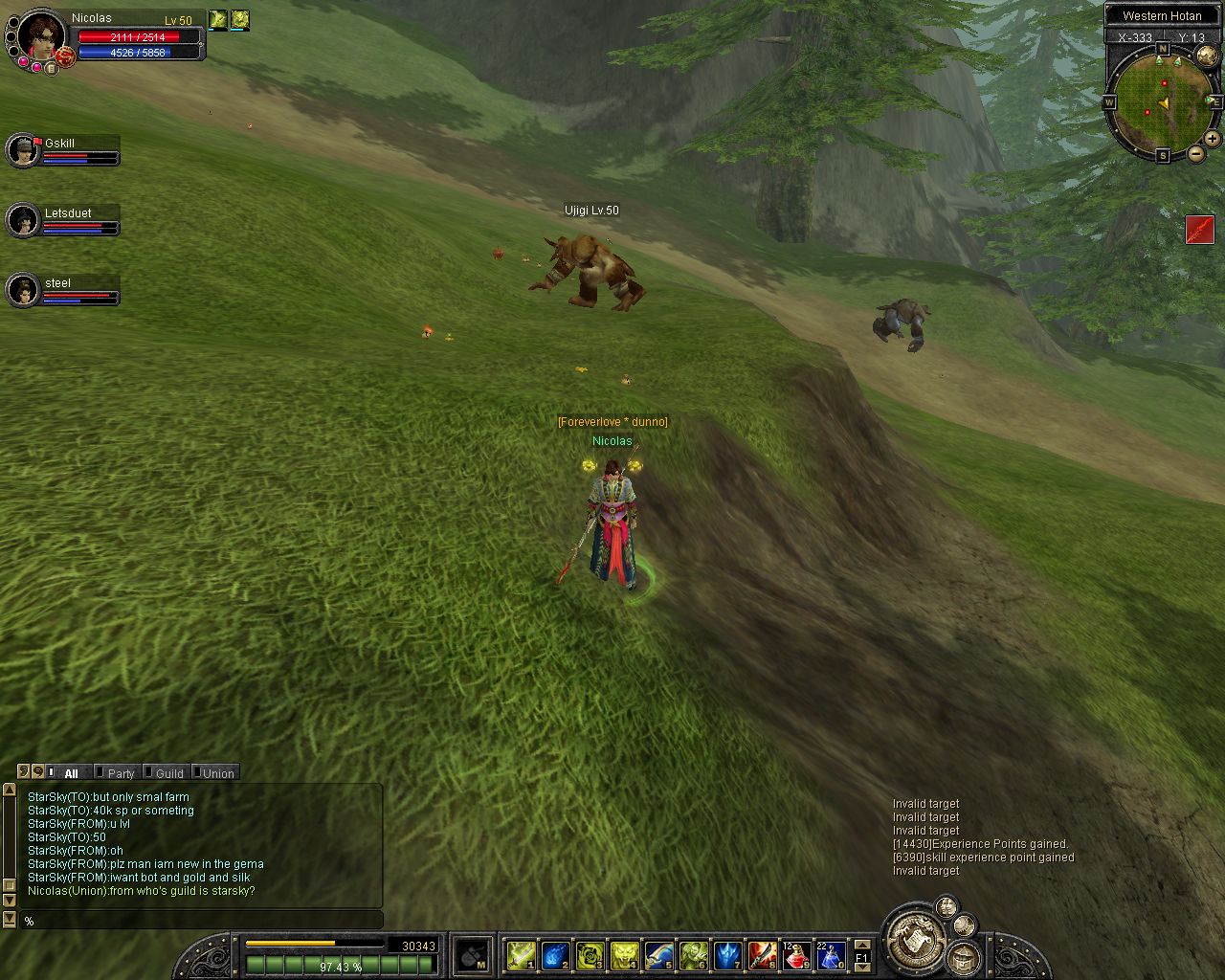The height and width of the screenshot is (980, 1225).
Task: Use the red health potion in slot 9
Action: tap(796, 955)
